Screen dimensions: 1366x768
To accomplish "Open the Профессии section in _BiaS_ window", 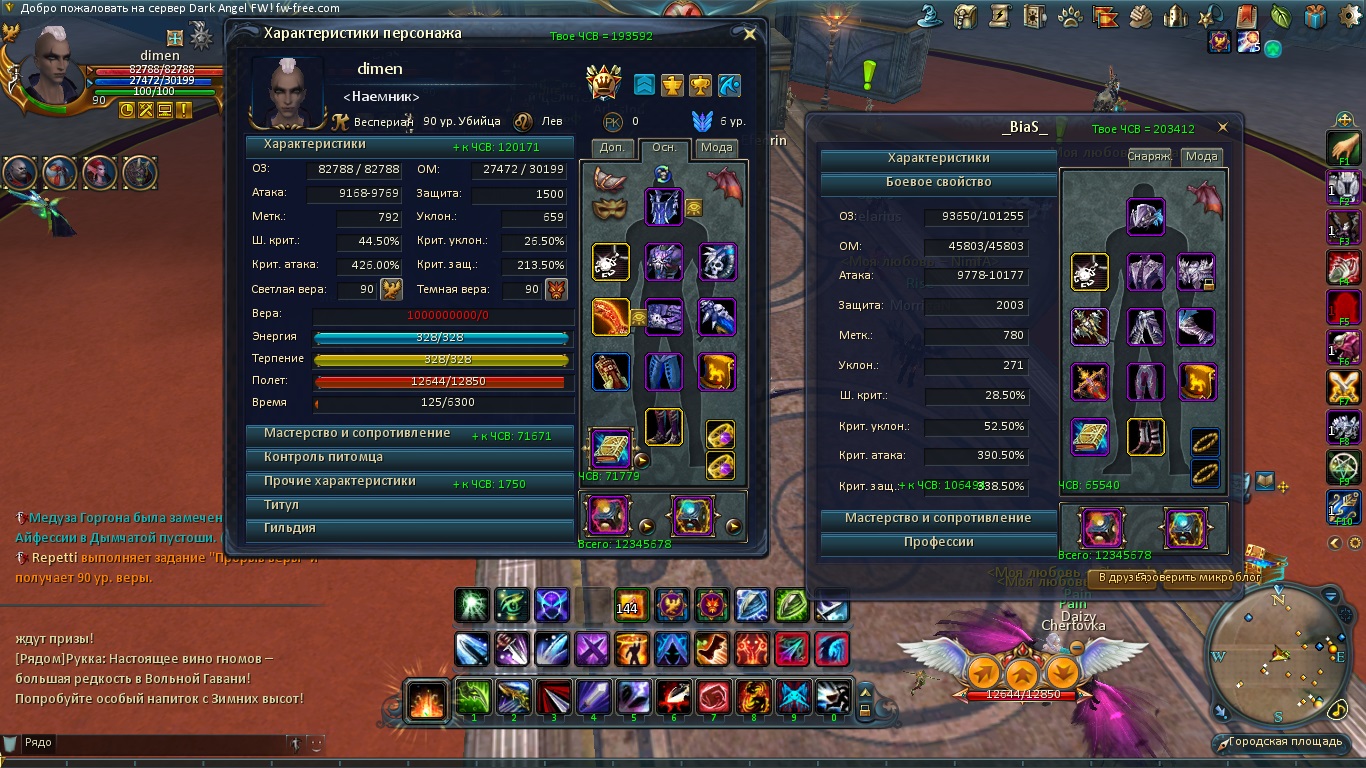I will (x=938, y=542).
